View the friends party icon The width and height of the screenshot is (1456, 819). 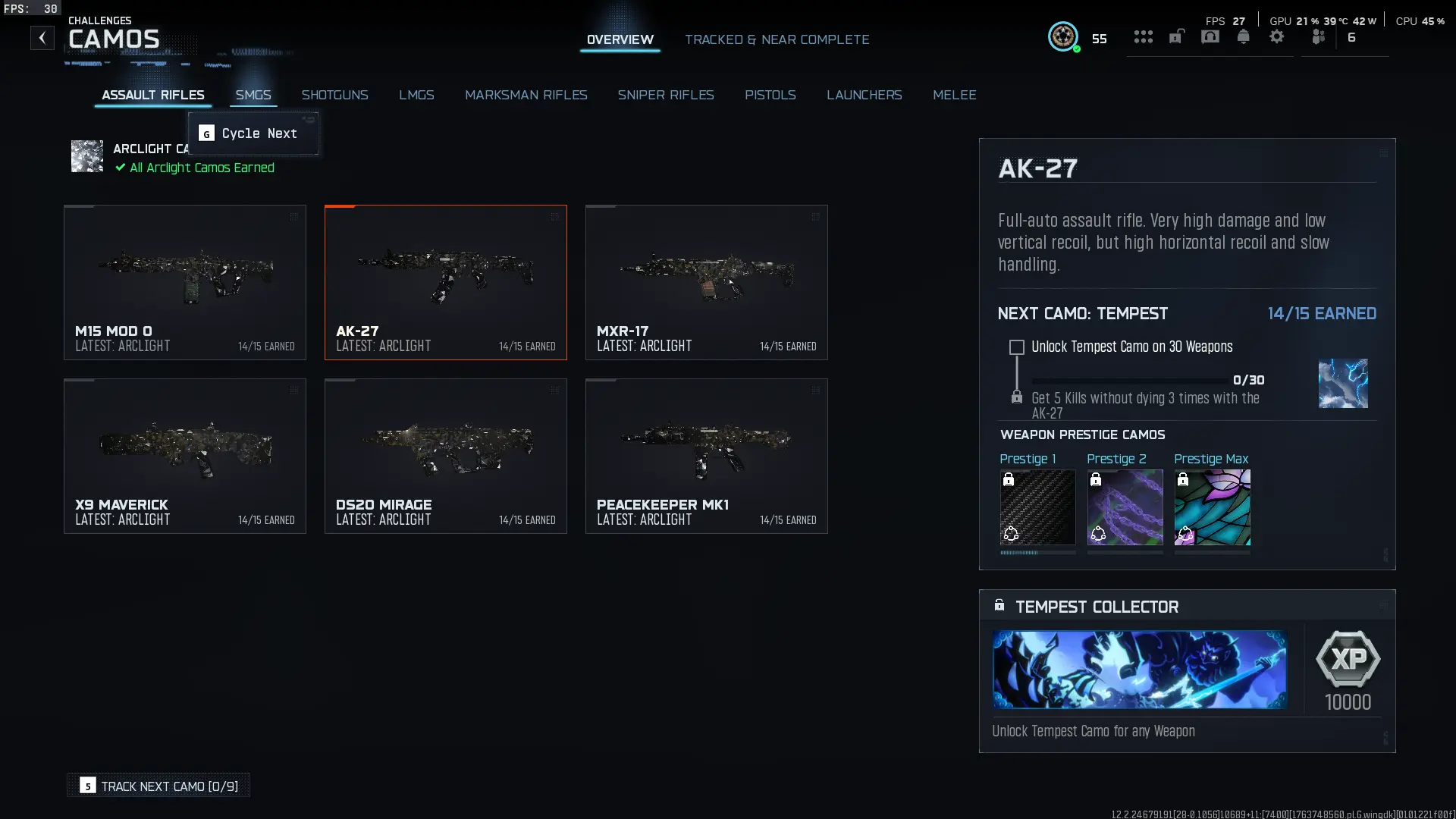click(1318, 36)
